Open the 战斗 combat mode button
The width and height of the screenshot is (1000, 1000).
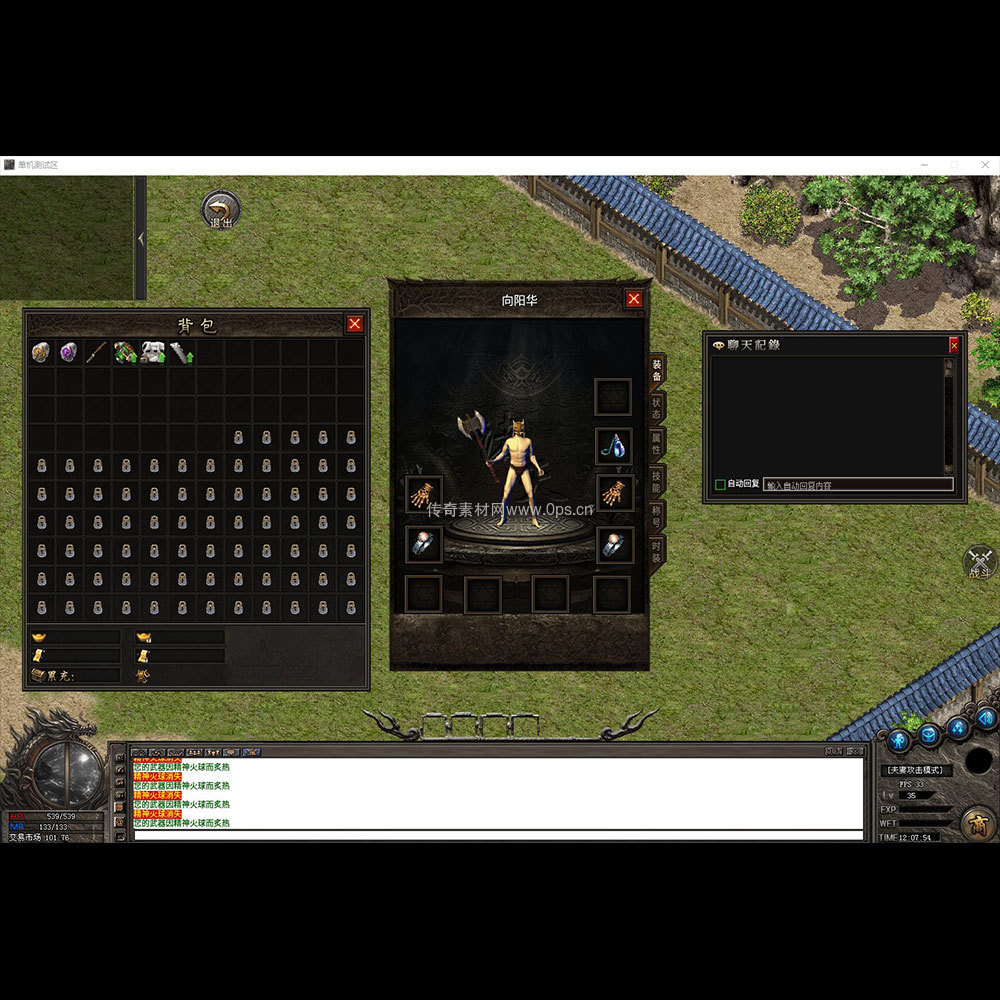pyautogui.click(x=980, y=563)
